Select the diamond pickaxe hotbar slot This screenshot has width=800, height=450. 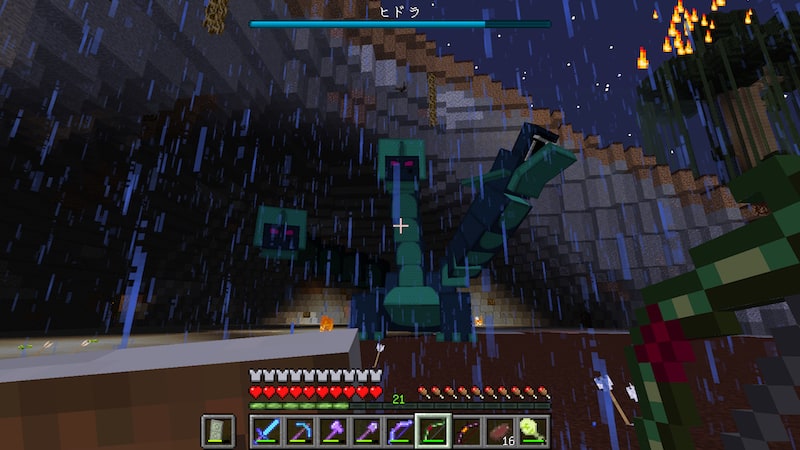pos(299,430)
